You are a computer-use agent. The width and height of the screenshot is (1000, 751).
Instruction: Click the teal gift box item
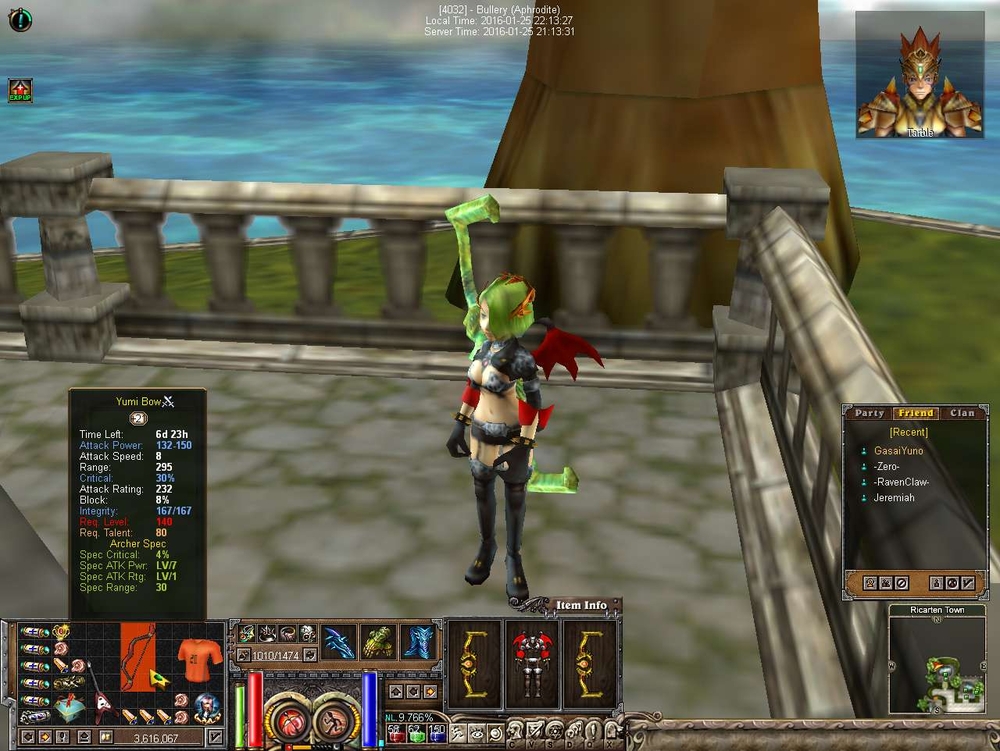coord(68,706)
